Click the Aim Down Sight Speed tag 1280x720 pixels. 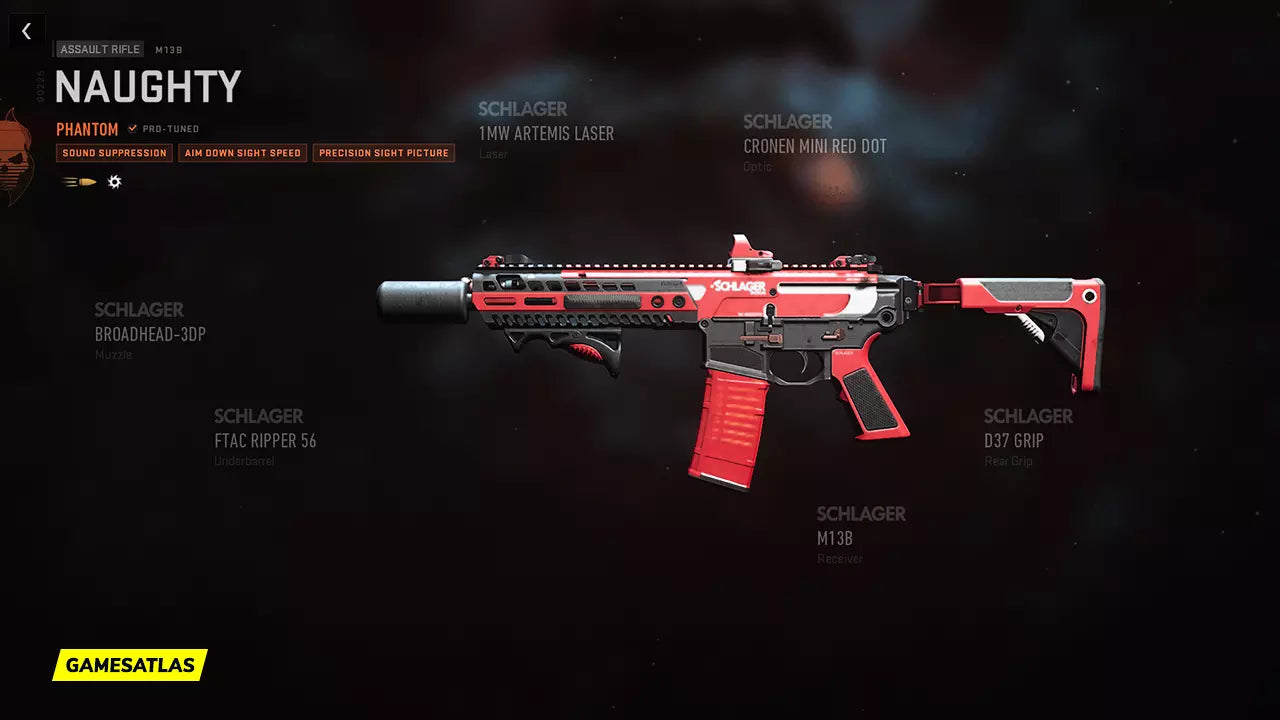click(243, 153)
